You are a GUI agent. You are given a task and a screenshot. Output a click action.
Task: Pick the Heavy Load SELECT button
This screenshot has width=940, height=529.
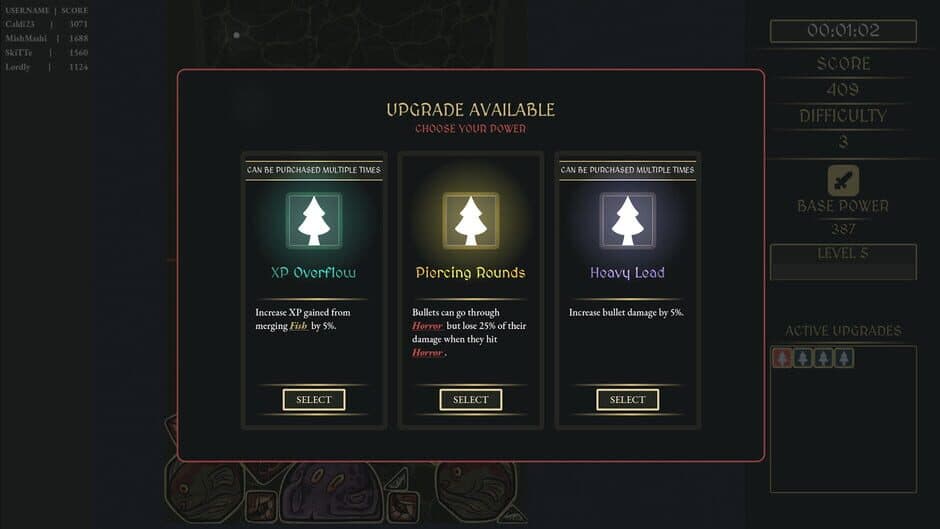coord(627,400)
